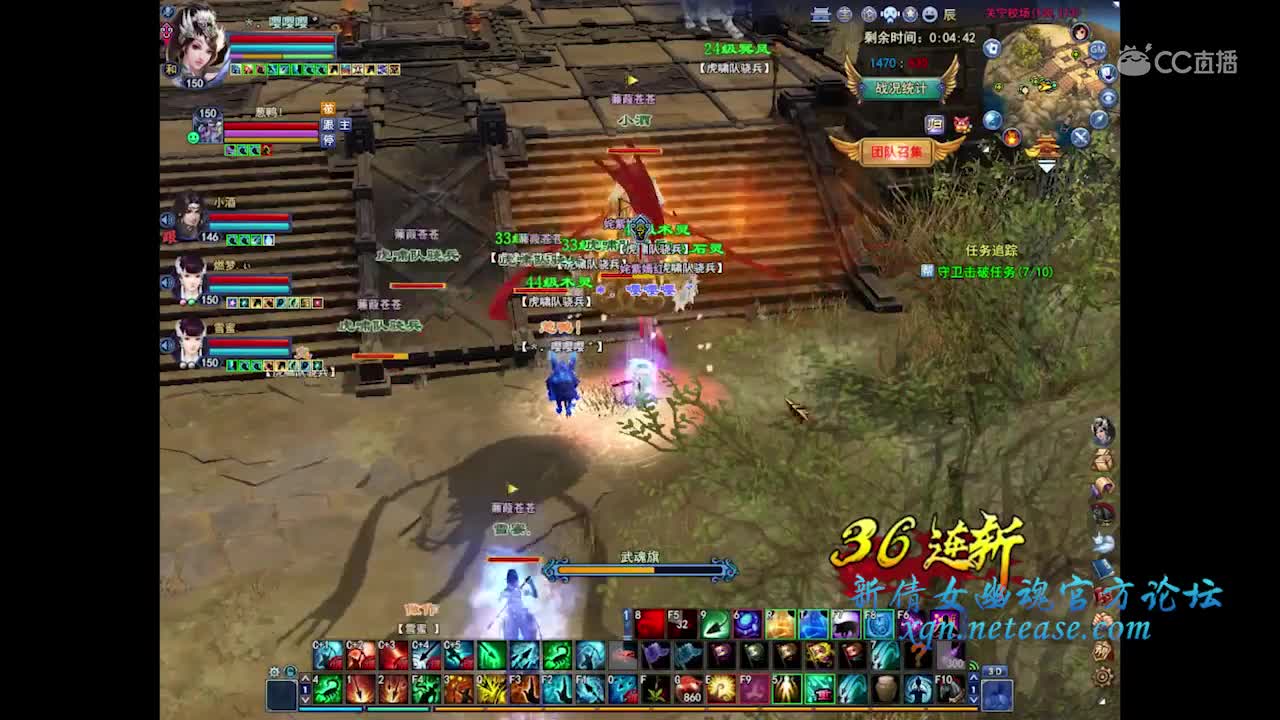The image size is (1280, 720).
Task: Click the crossed-swords icon under the minimap
Action: [1079, 137]
